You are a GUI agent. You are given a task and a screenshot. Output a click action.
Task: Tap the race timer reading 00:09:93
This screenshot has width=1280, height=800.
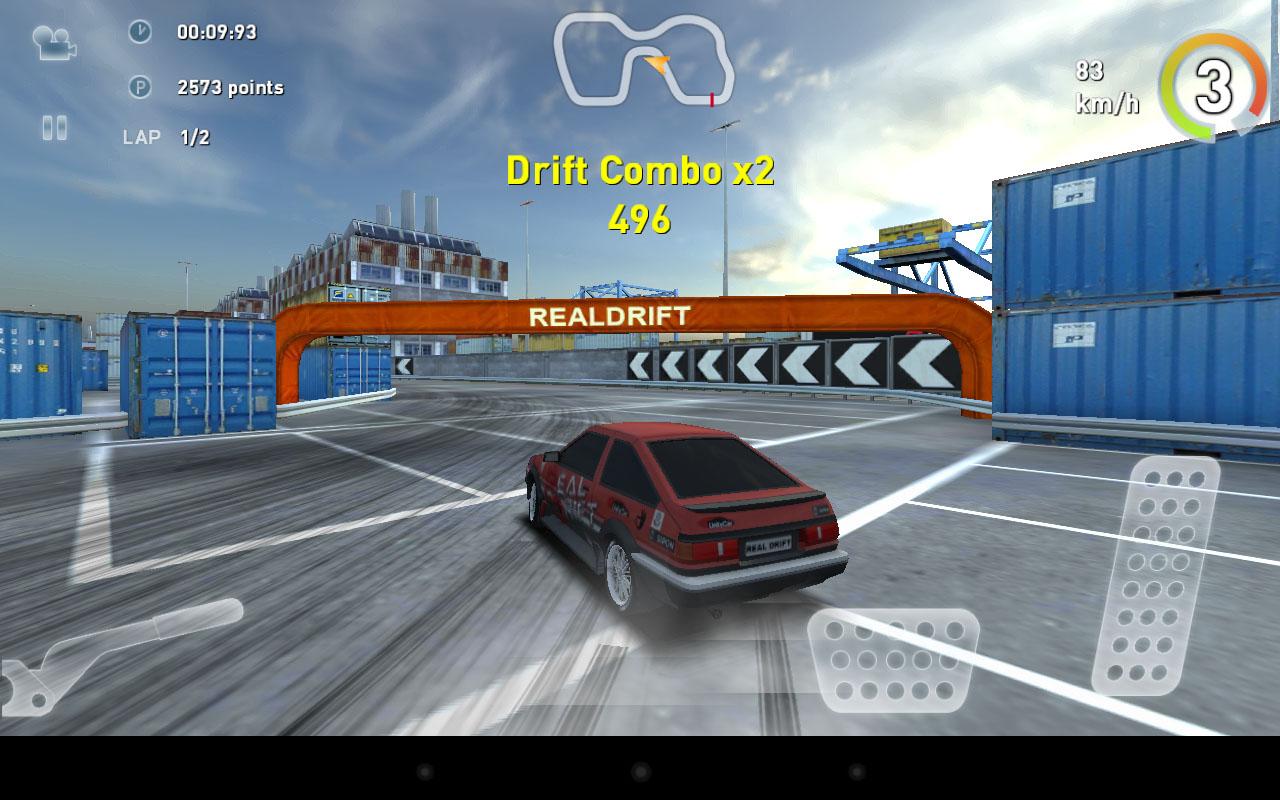pyautogui.click(x=215, y=31)
